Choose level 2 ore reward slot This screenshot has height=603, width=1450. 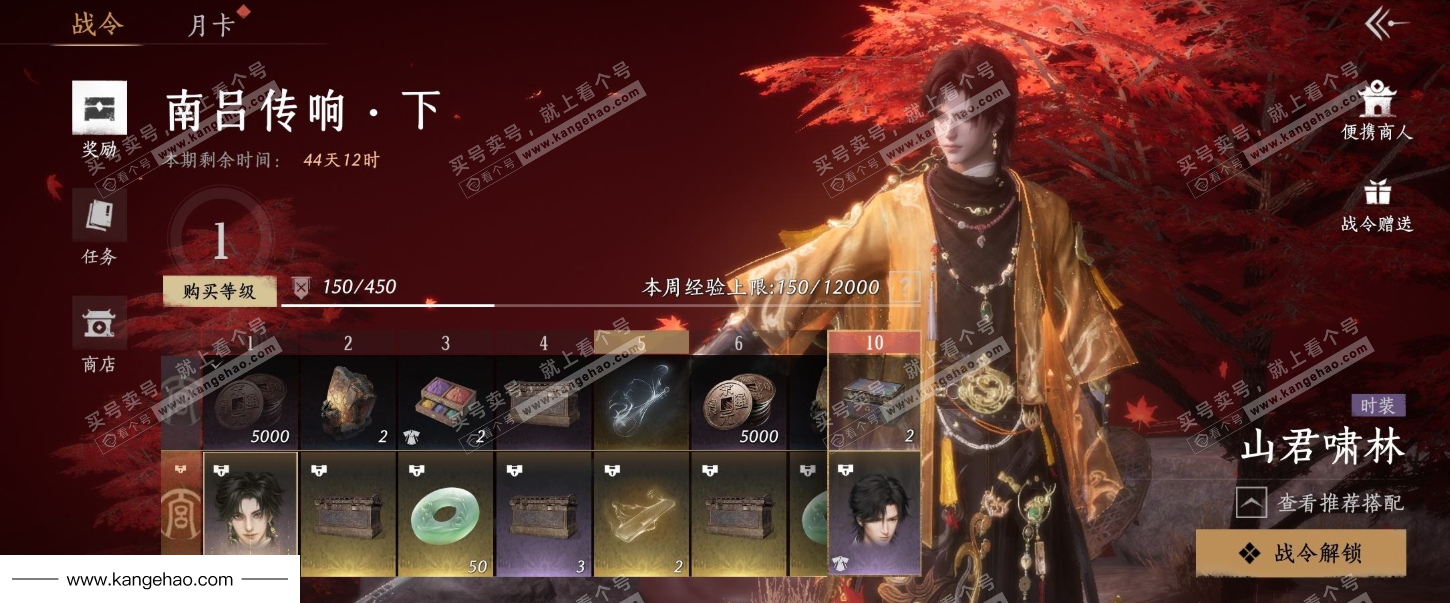[348, 401]
